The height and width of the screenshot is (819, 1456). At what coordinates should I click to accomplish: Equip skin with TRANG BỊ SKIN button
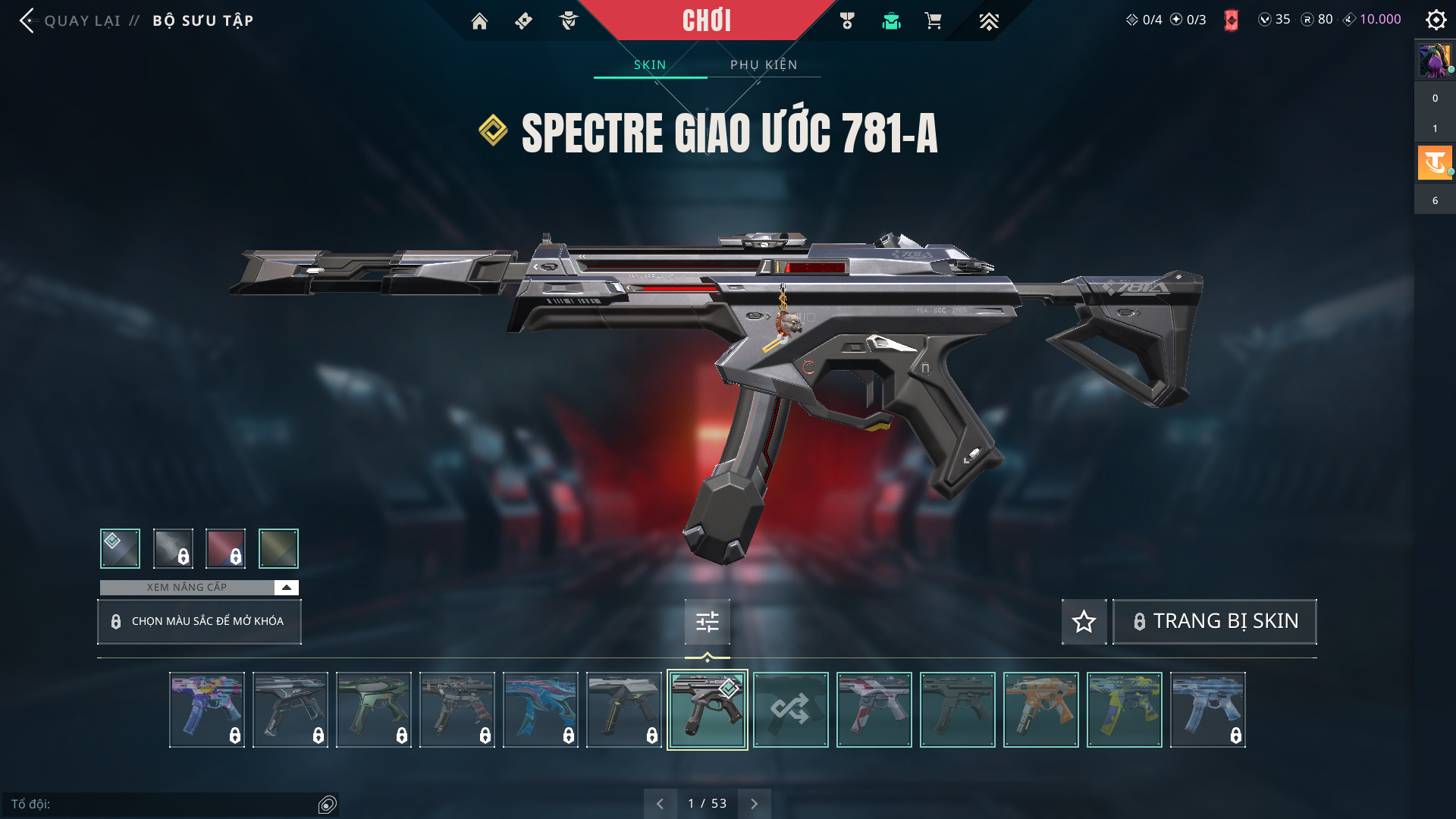pos(1215,622)
